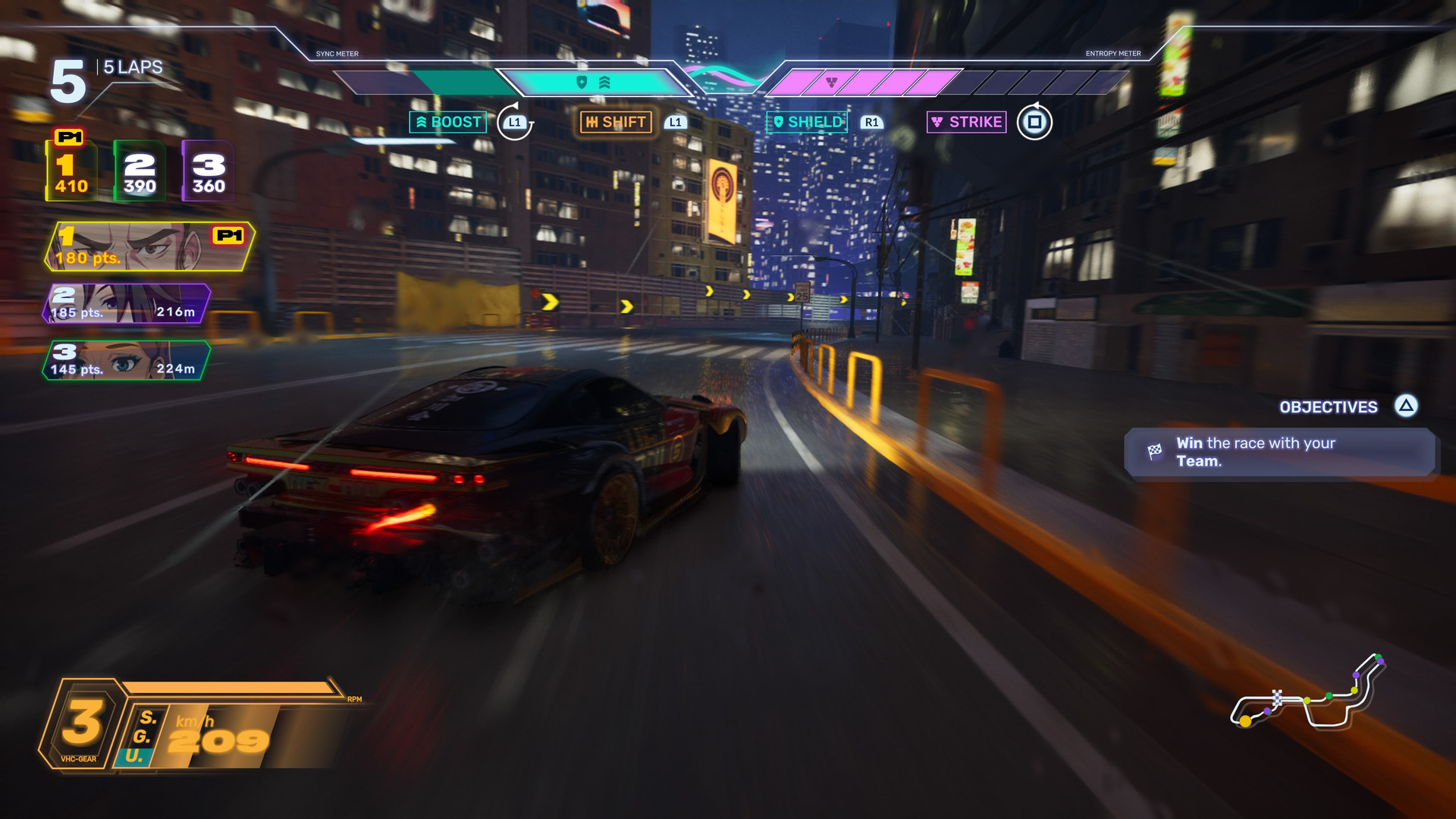Select the third place 145 pts driver card

(126, 360)
